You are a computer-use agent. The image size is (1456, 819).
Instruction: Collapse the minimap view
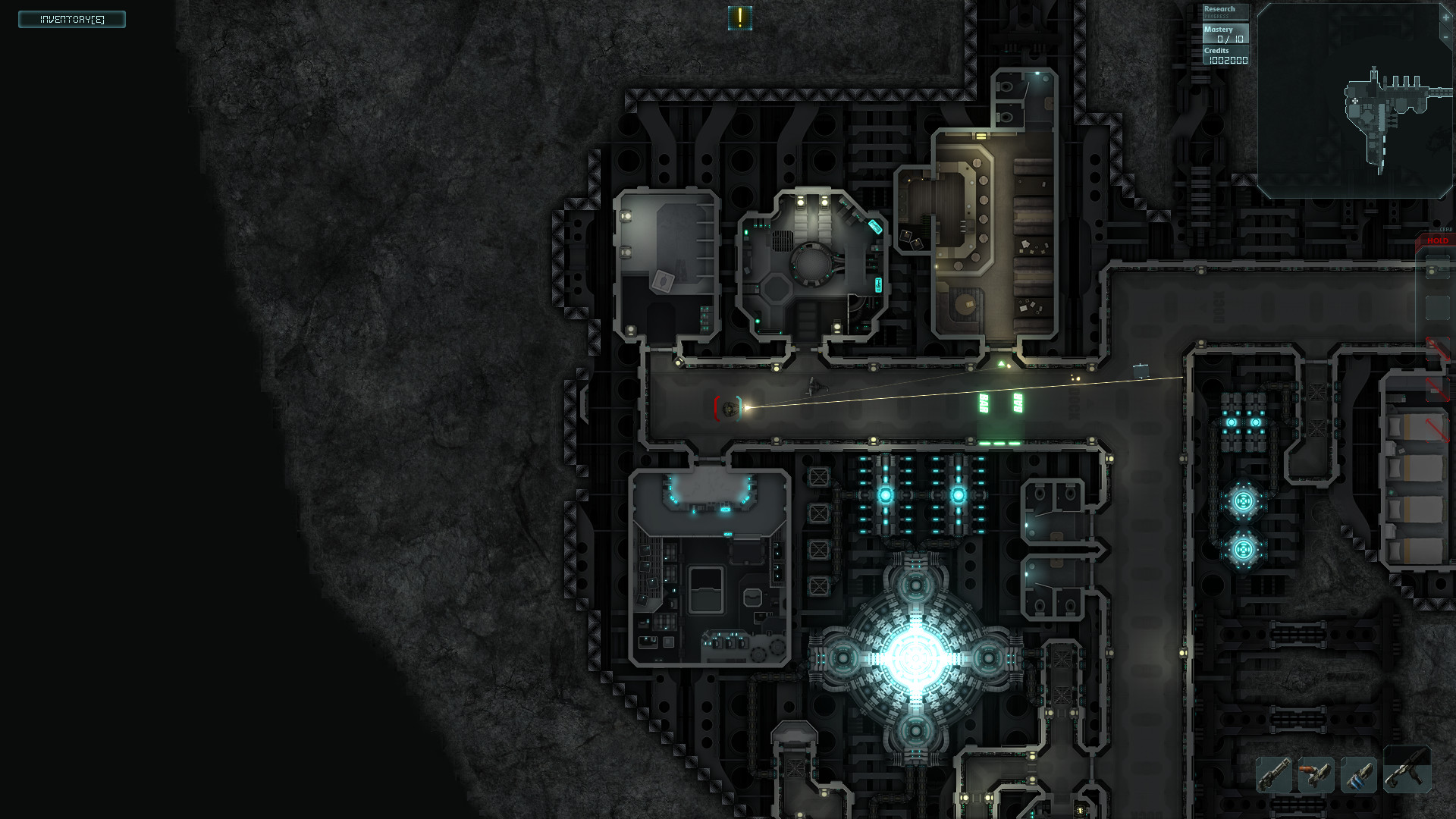tap(1445, 37)
